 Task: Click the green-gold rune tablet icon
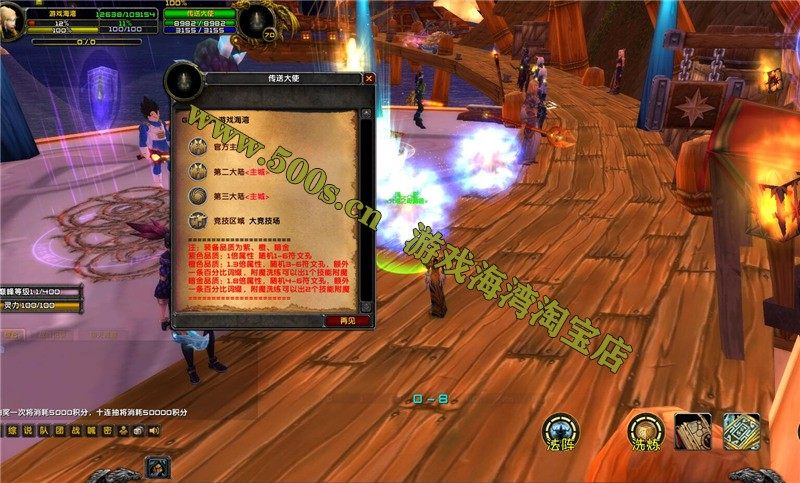741,431
